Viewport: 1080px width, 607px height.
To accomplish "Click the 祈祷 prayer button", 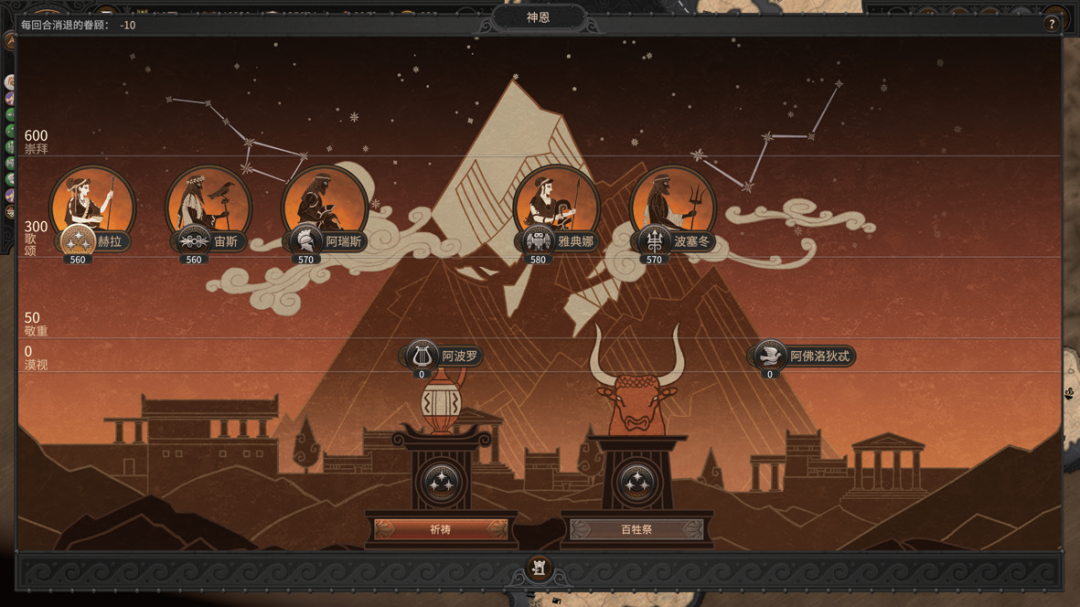I will (x=440, y=529).
